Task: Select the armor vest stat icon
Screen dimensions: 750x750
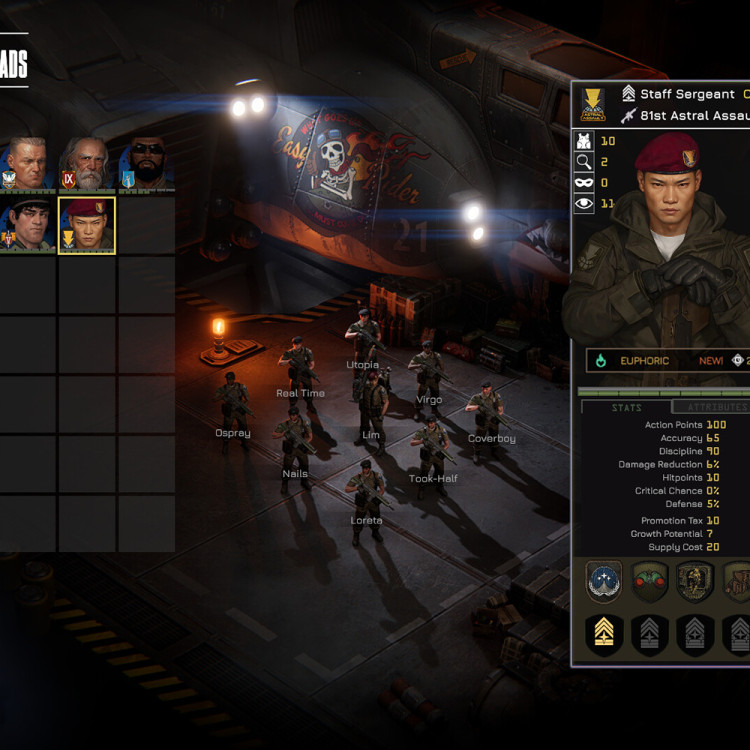Action: [x=585, y=141]
